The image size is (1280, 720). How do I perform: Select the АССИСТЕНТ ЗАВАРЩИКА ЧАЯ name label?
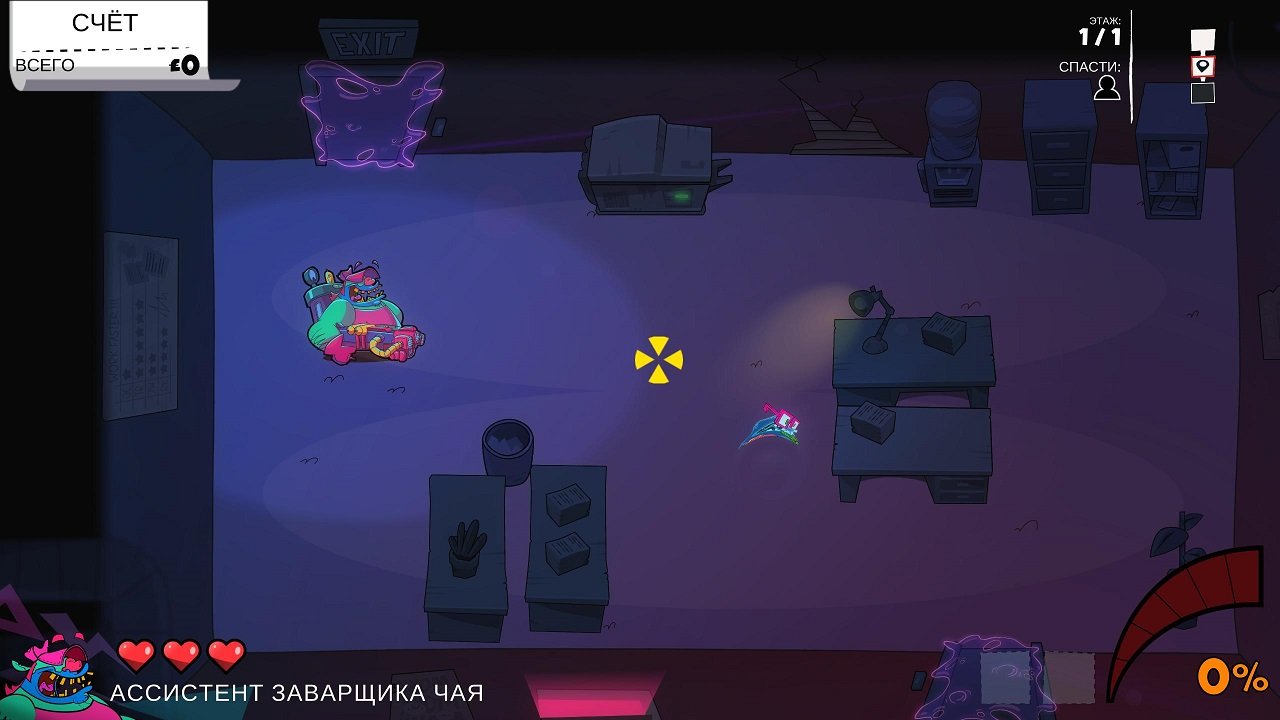298,691
